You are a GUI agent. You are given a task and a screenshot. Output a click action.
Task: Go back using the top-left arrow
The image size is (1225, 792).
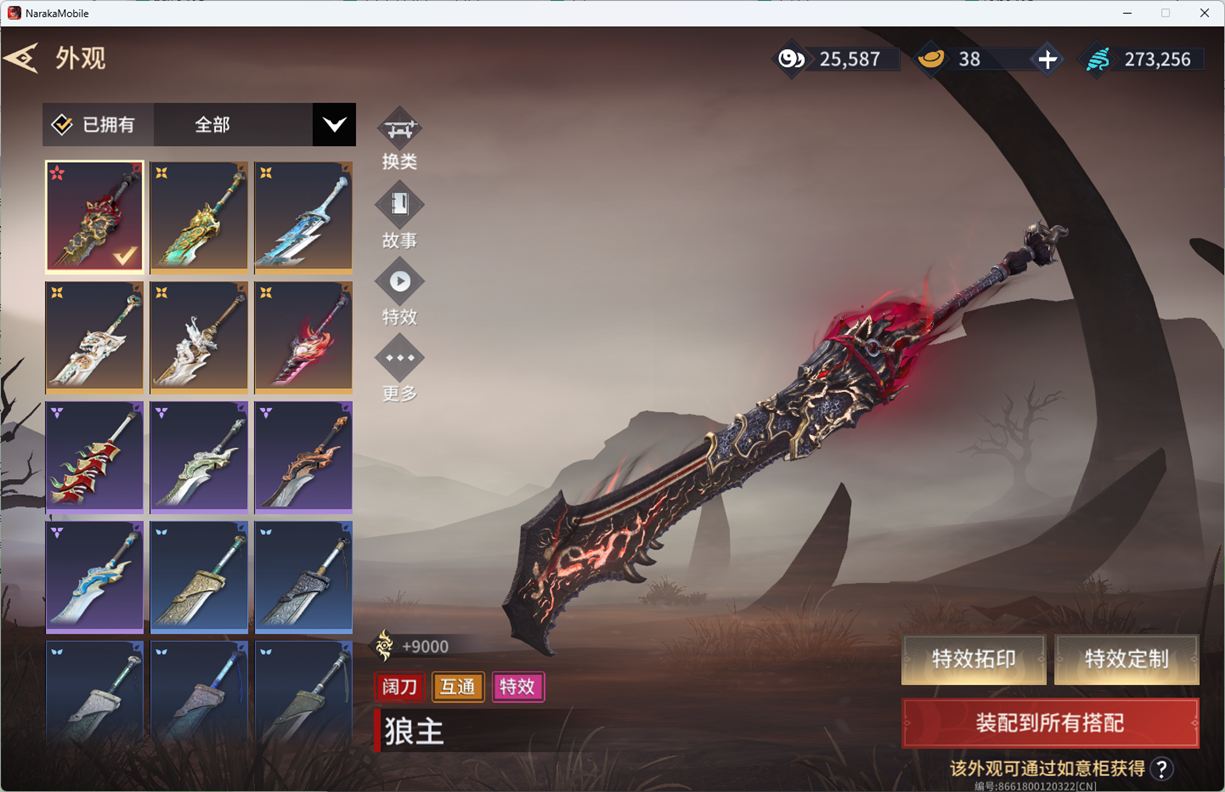tap(21, 58)
